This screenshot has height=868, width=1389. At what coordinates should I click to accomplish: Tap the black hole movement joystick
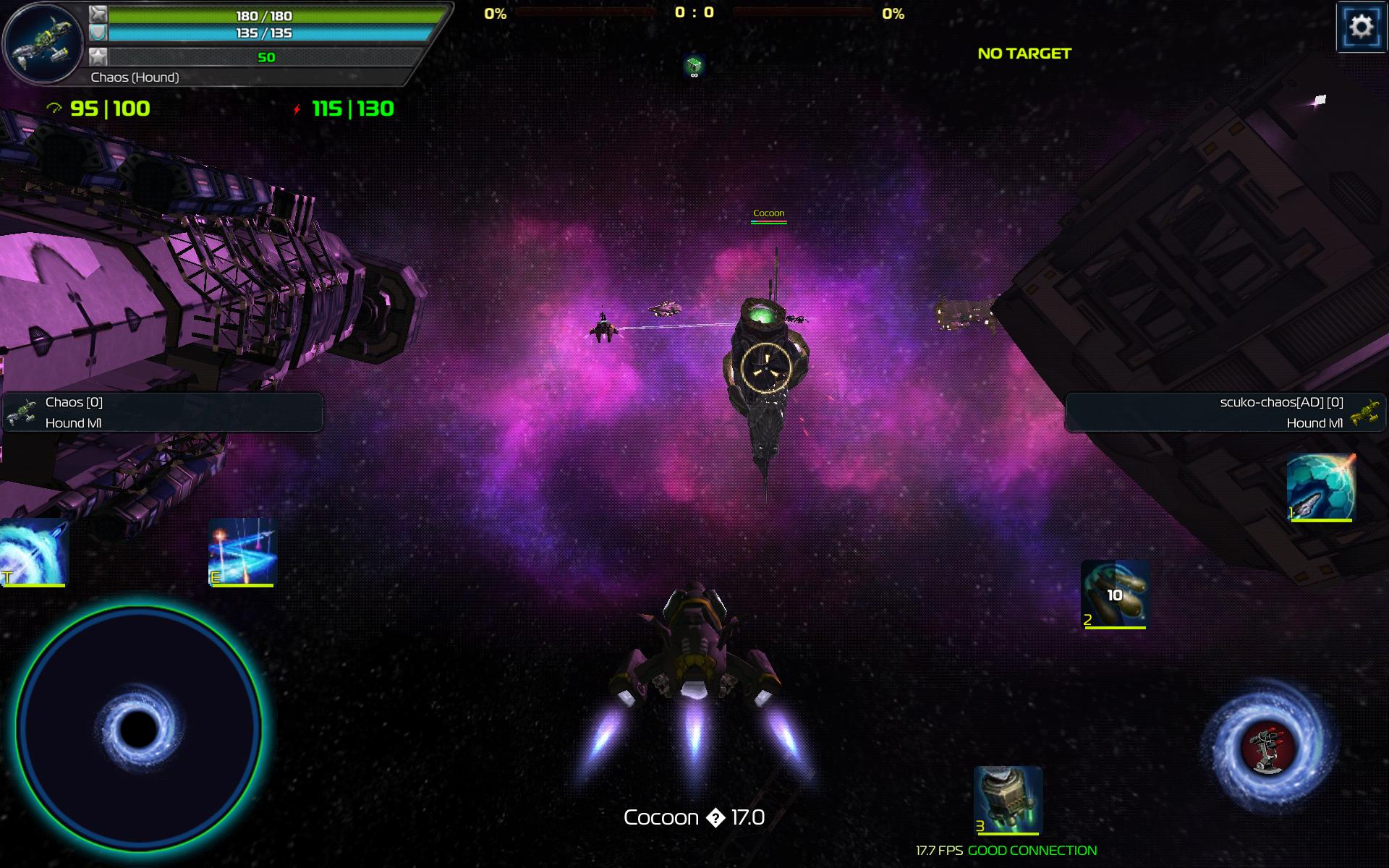coord(138,728)
